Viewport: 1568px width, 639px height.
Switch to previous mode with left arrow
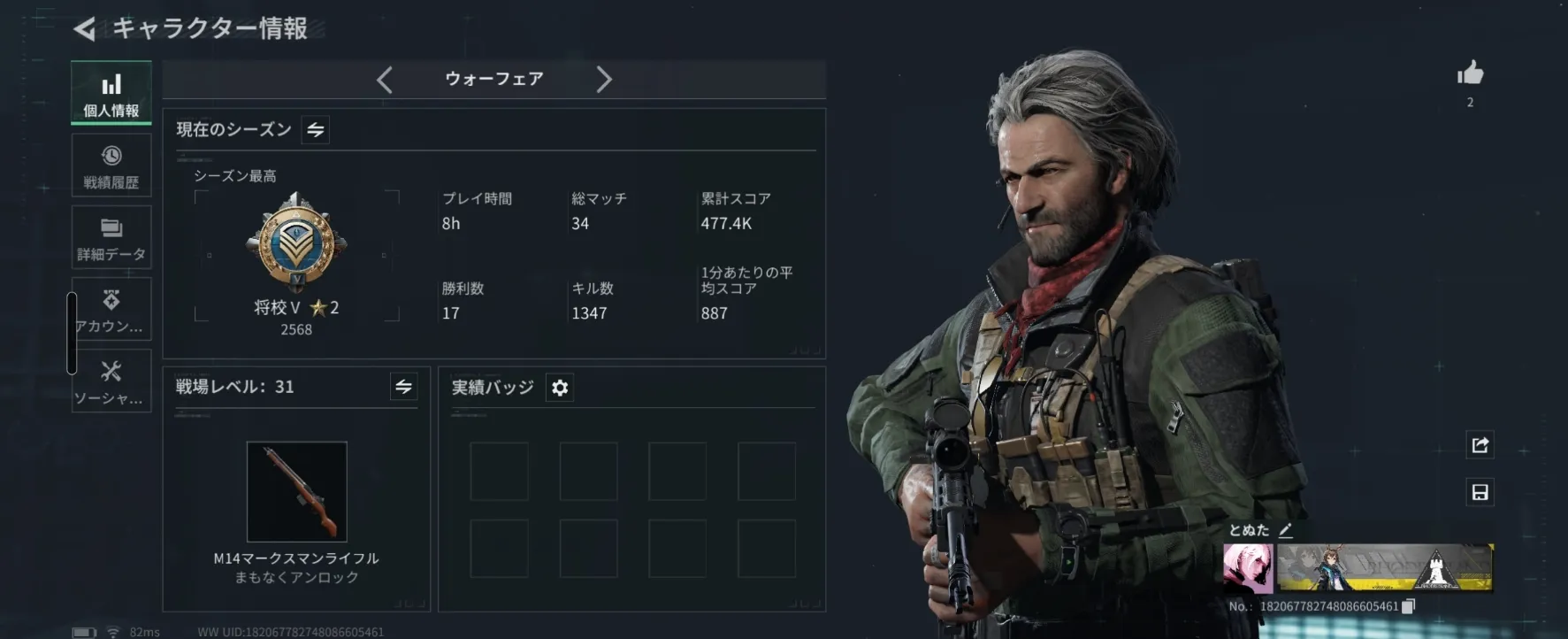(385, 80)
